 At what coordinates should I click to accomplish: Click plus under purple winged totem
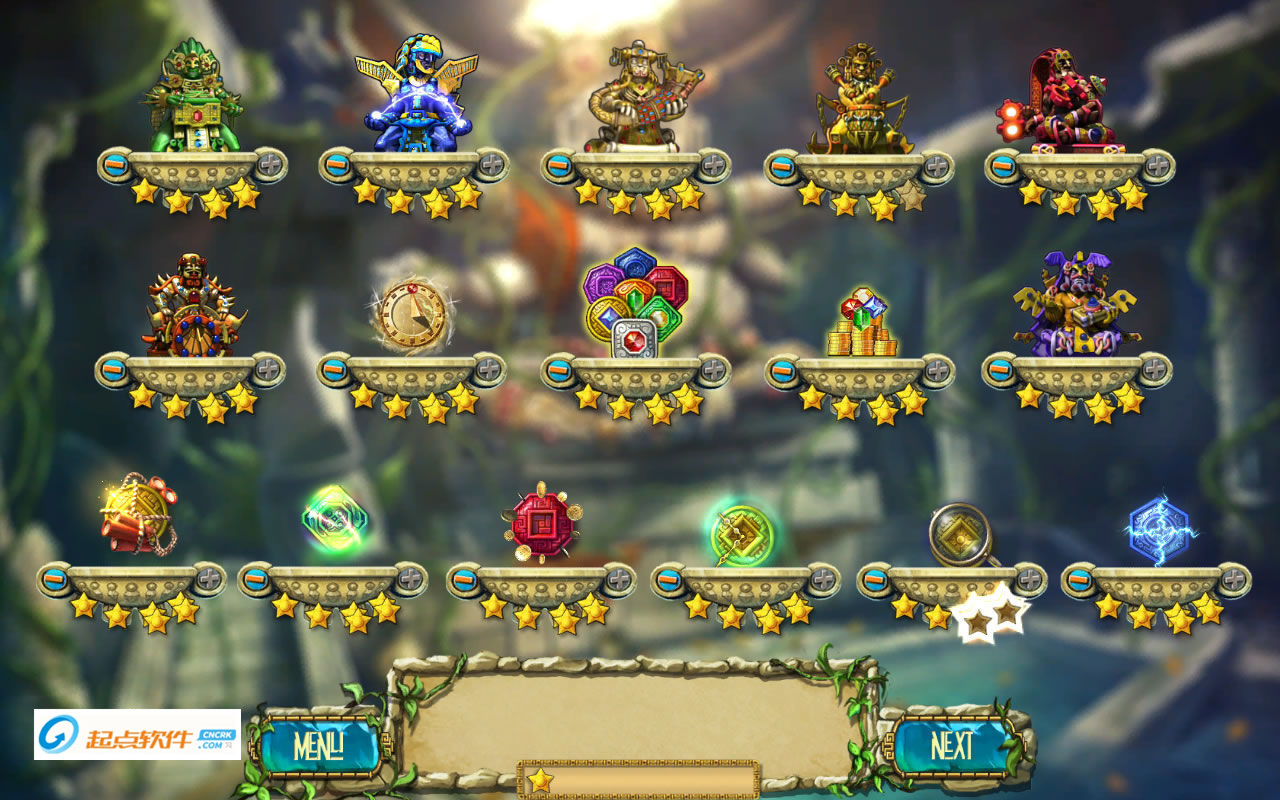pos(1155,370)
